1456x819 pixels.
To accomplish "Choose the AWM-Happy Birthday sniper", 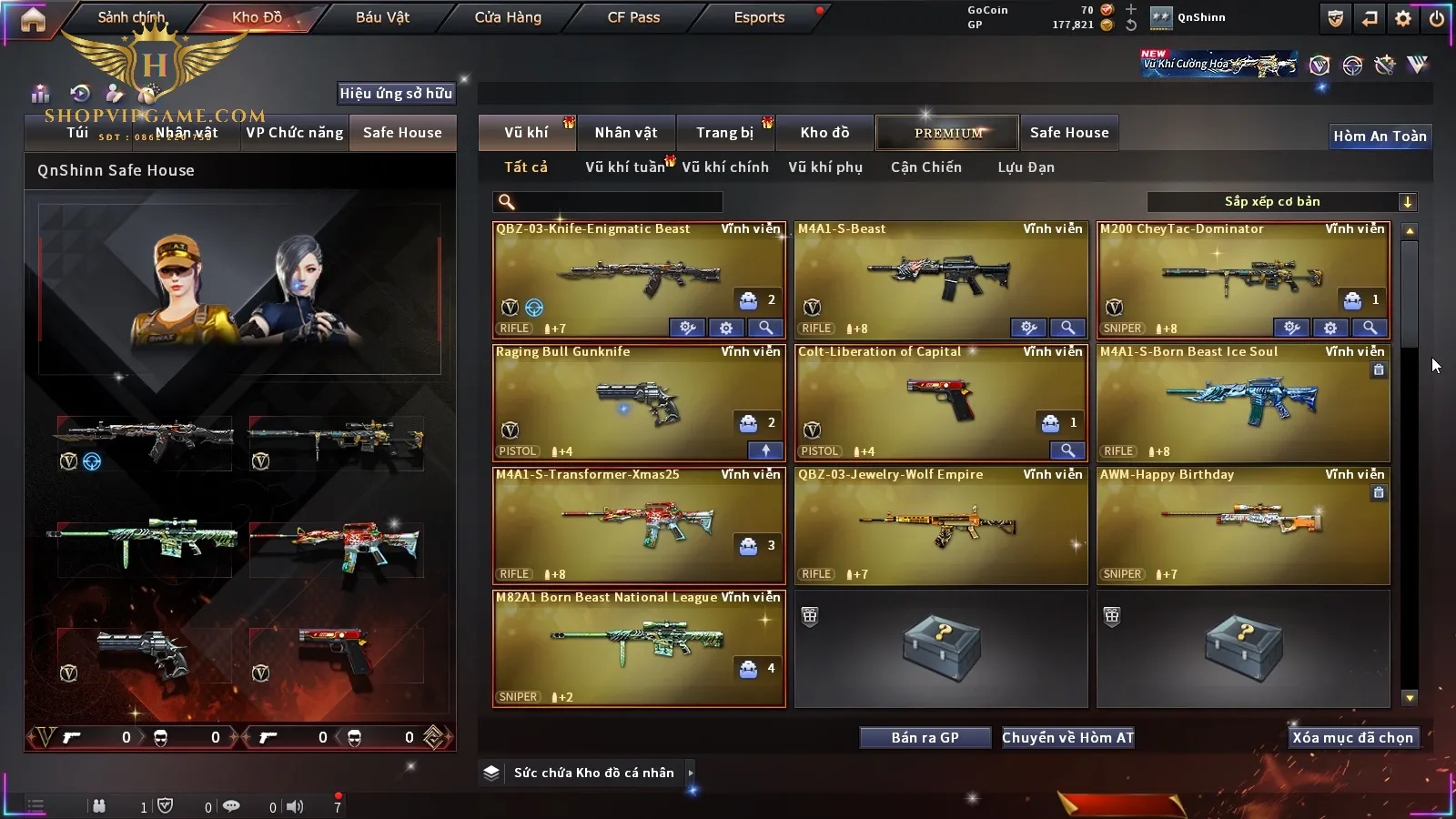I will [1242, 524].
